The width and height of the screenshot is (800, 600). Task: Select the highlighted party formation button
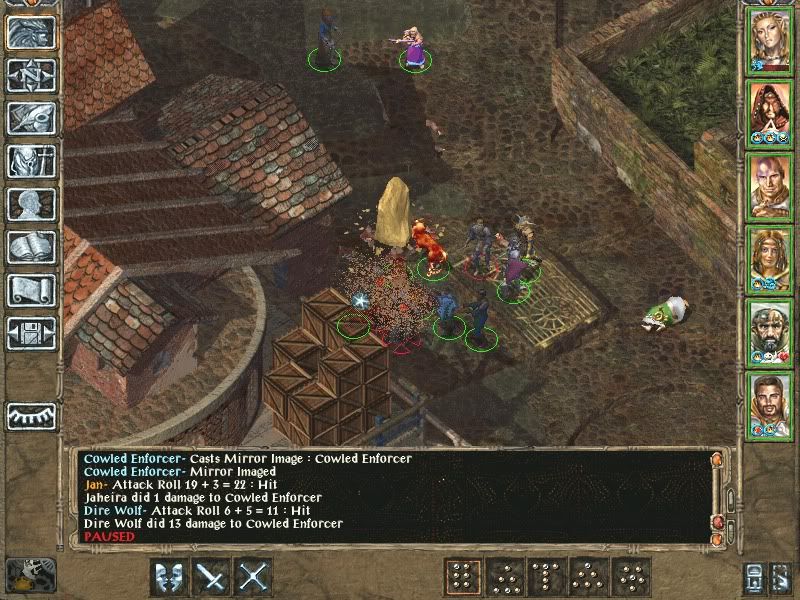(461, 577)
